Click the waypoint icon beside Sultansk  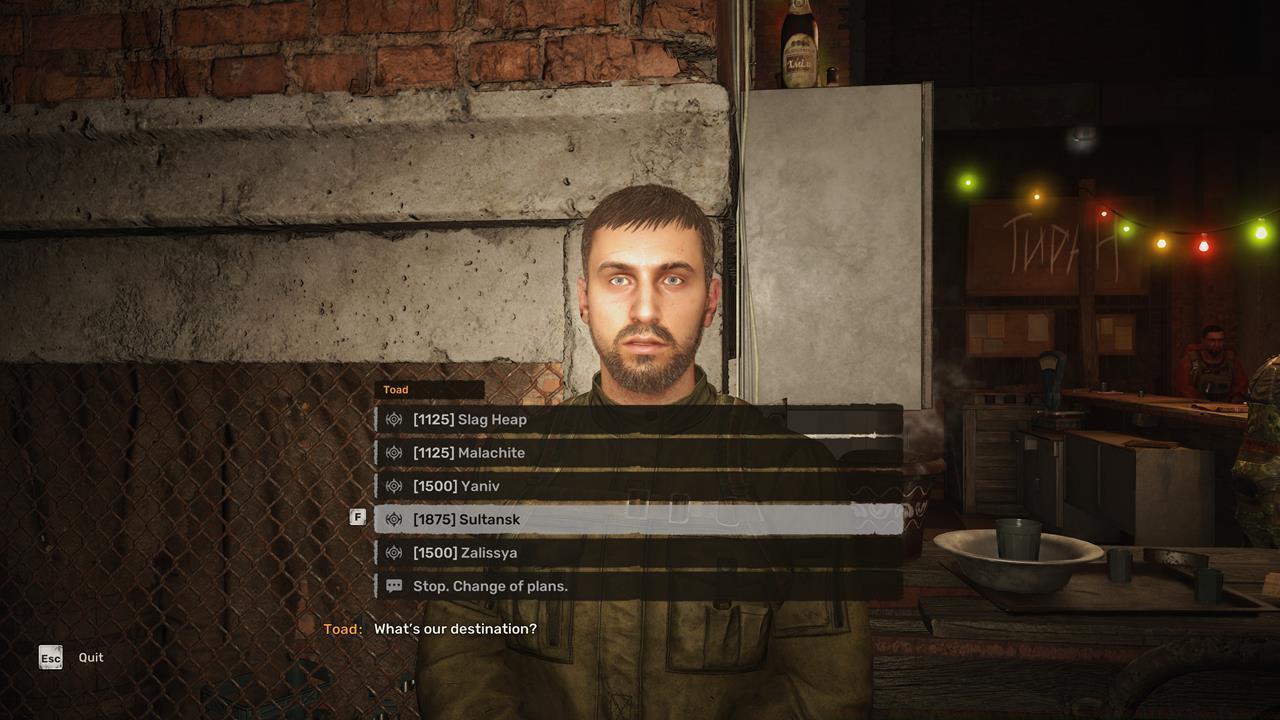tap(394, 518)
